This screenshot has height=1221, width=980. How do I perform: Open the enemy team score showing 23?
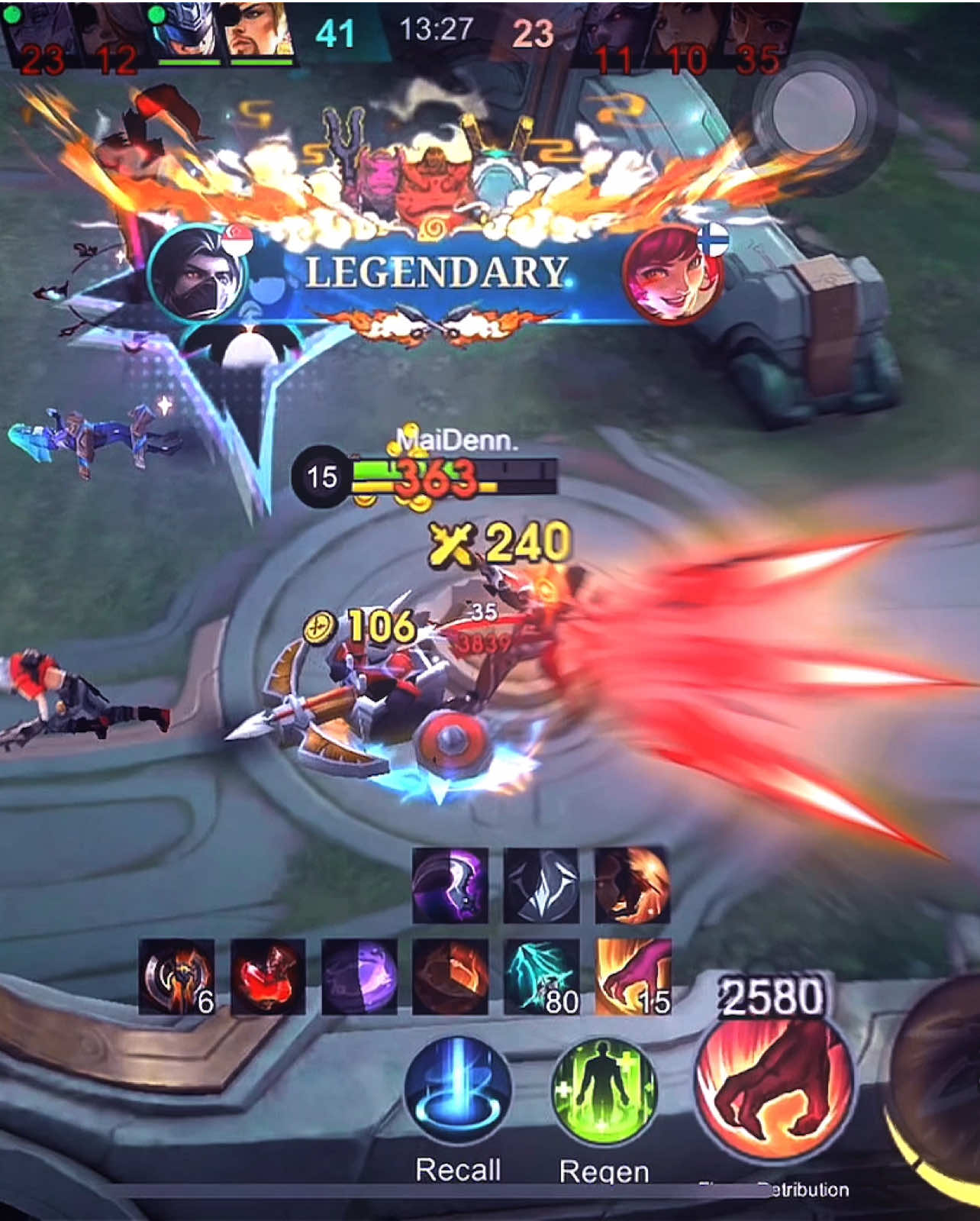pos(535,31)
